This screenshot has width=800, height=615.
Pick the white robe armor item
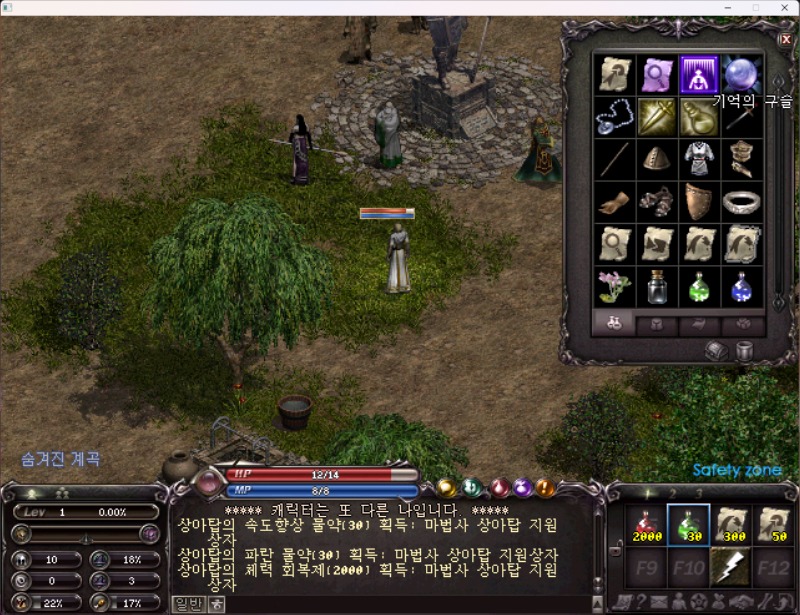699,159
